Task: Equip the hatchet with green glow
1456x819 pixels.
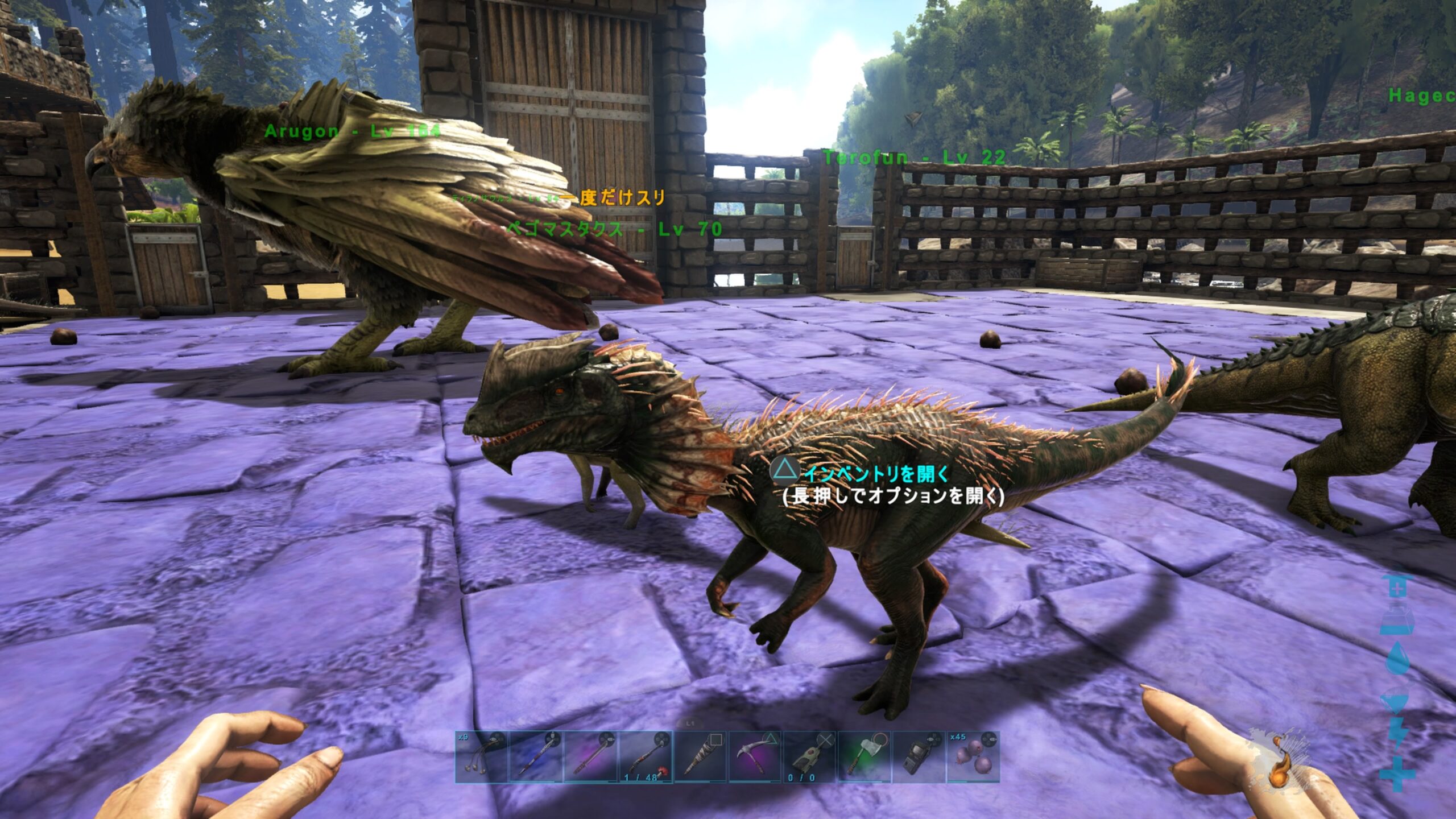Action: coord(864,757)
